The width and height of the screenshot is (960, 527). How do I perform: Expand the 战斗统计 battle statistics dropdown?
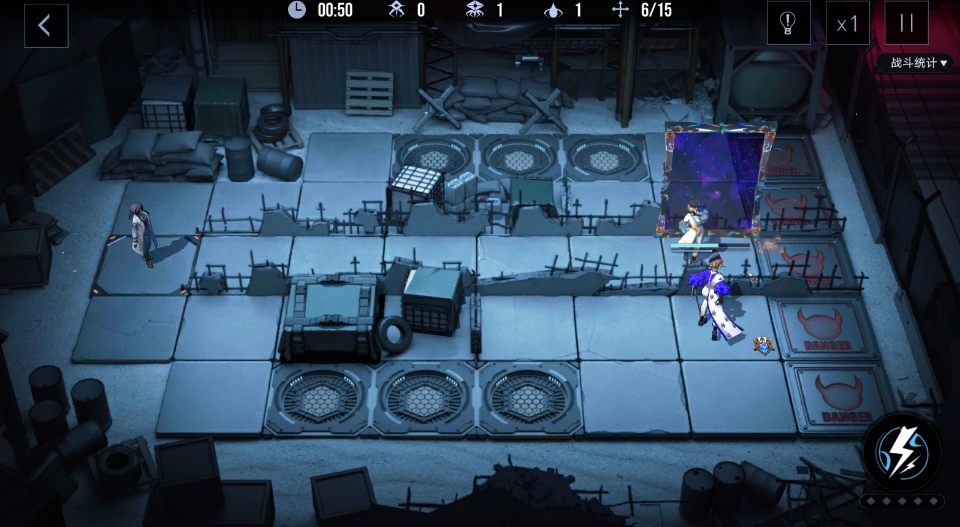point(918,63)
